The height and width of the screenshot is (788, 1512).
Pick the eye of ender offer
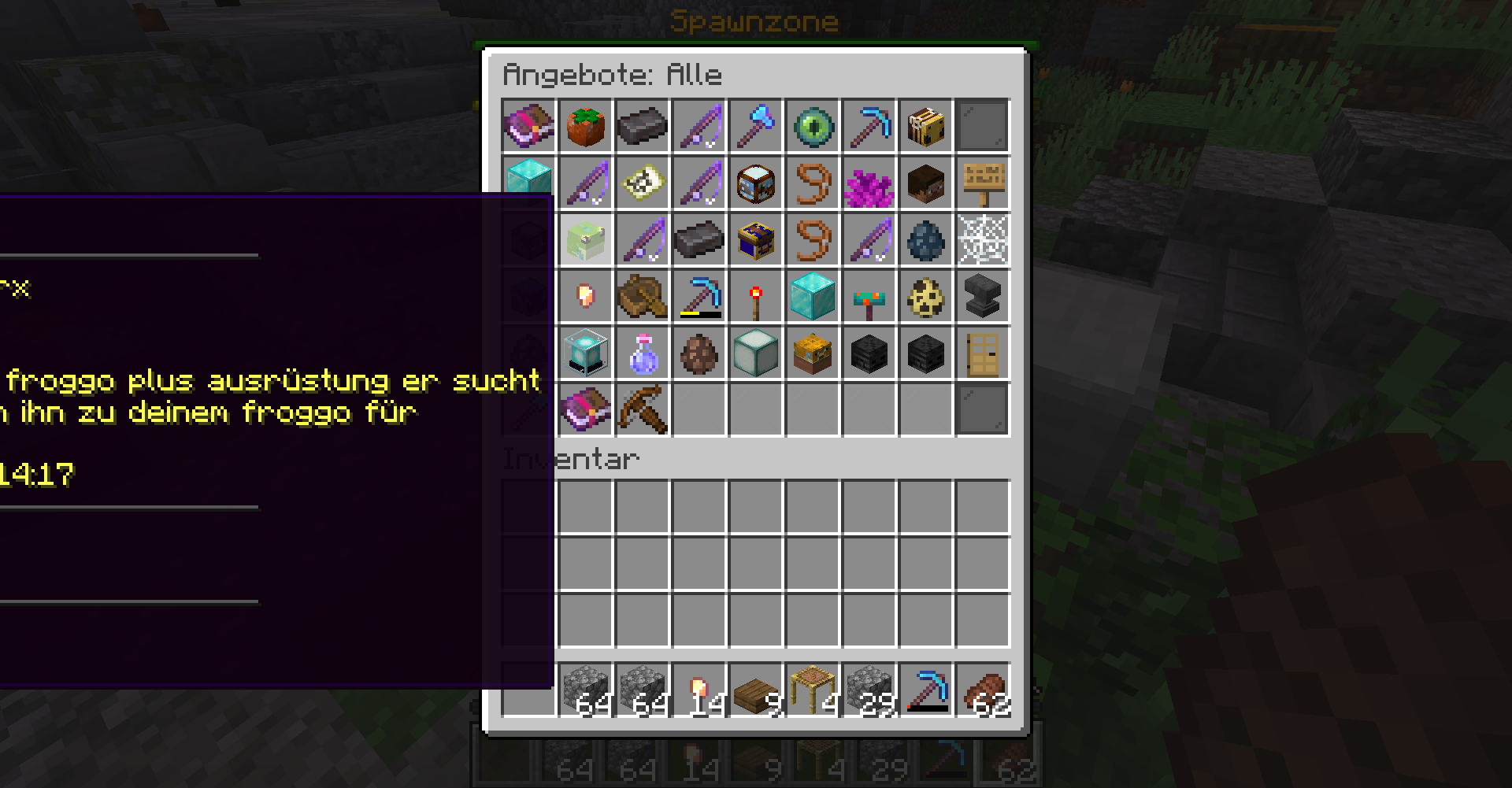pyautogui.click(x=813, y=126)
